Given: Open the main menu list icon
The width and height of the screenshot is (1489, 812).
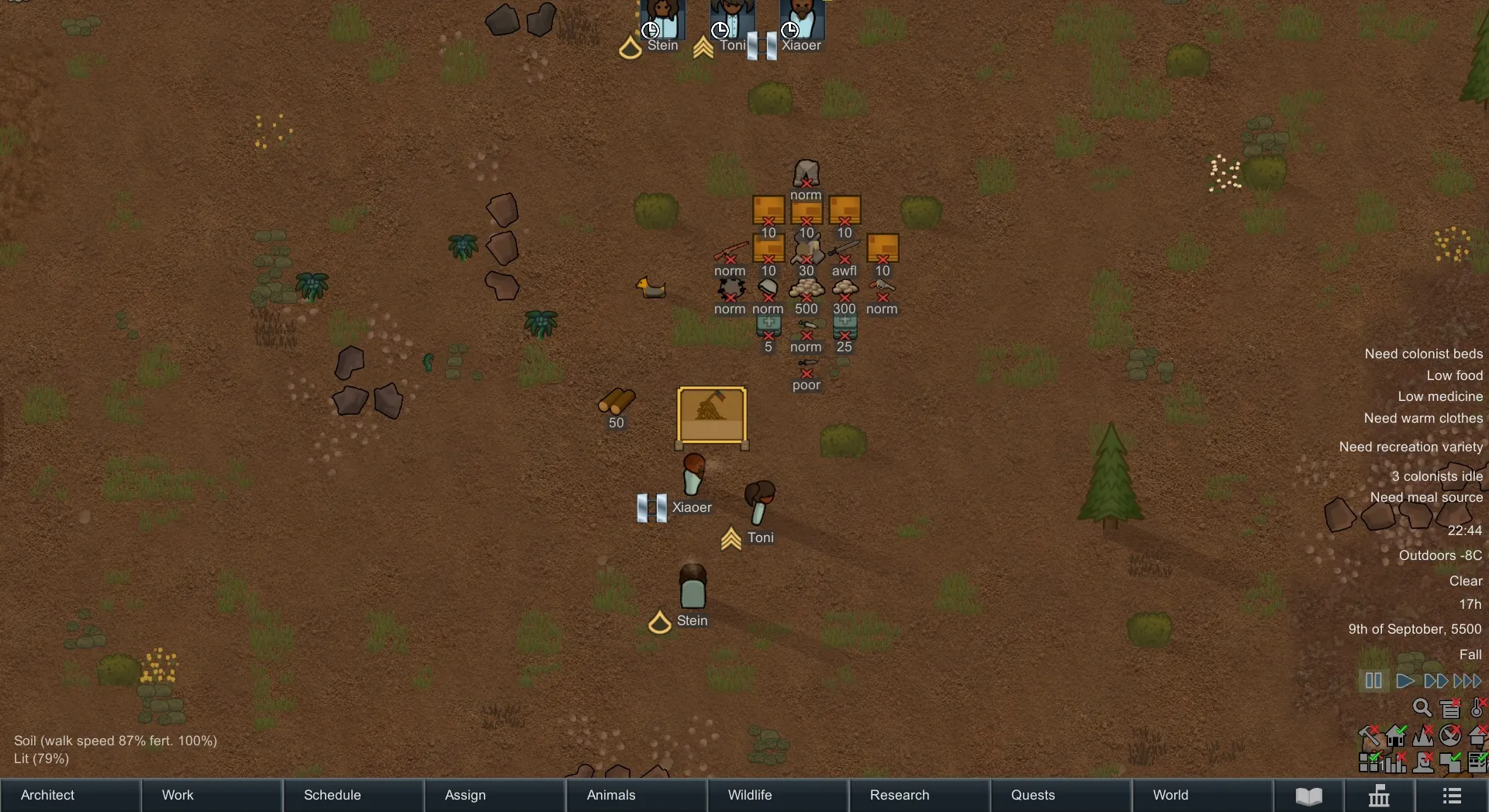Looking at the screenshot, I should (x=1452, y=796).
